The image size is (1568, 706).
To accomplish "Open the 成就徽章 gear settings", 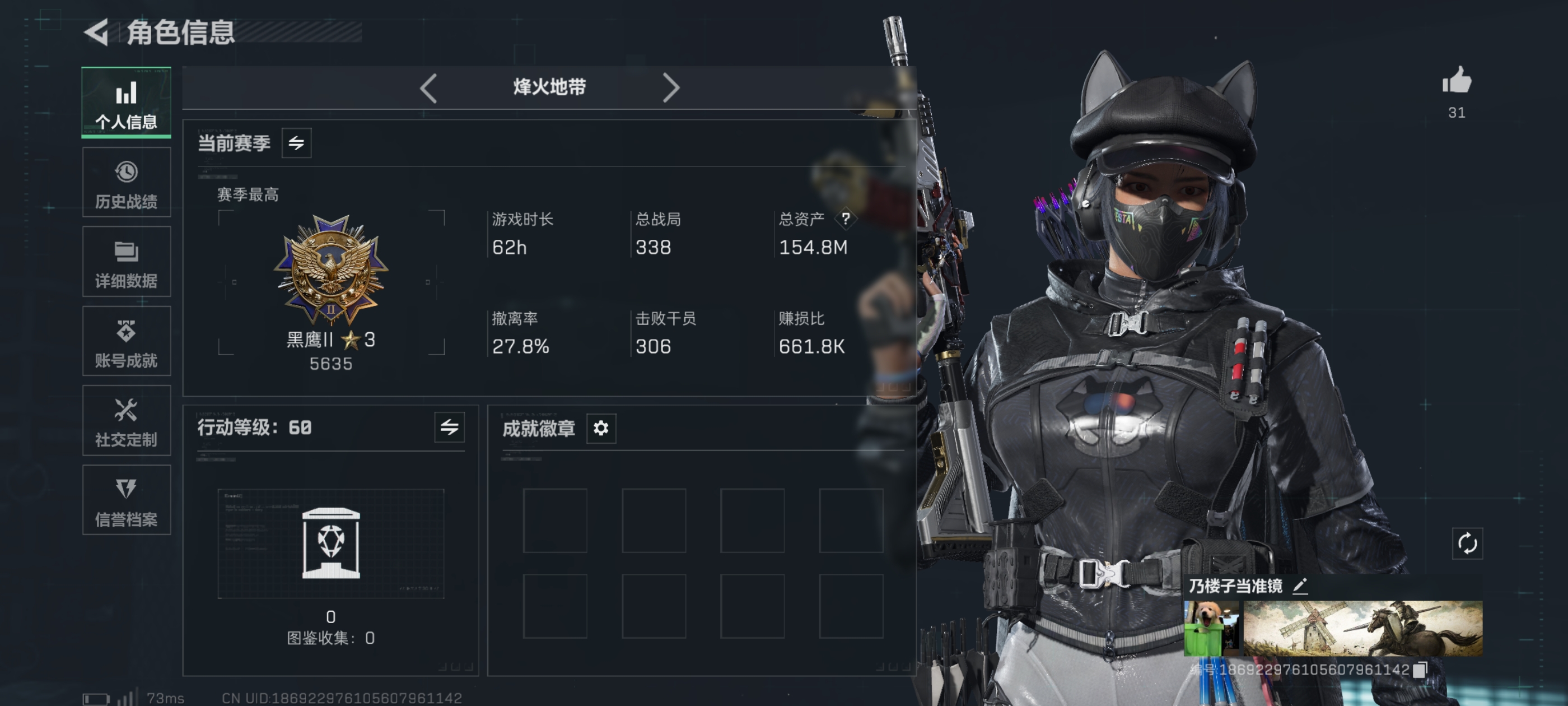I will [x=601, y=428].
